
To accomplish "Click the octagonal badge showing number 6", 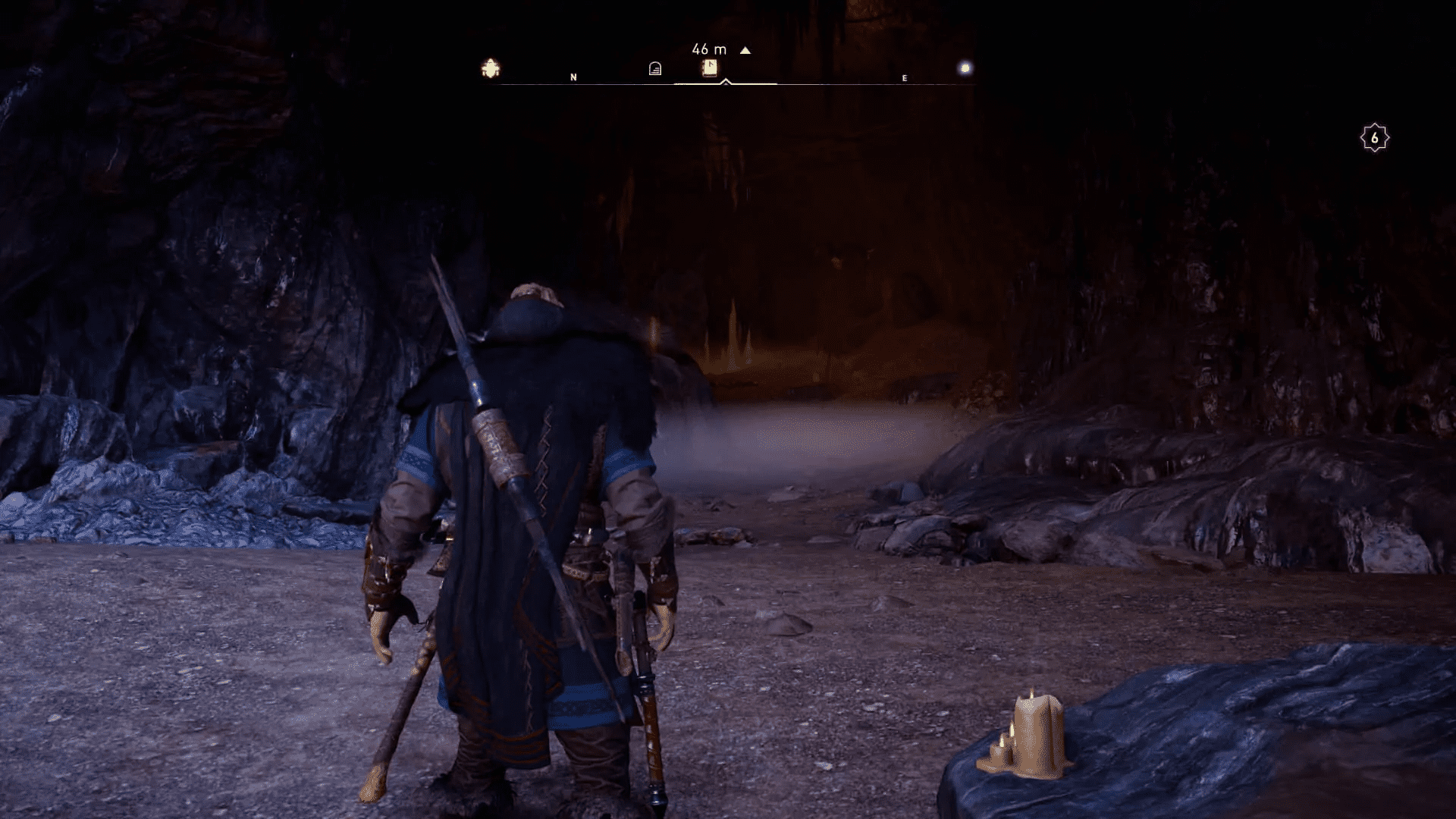I will (1376, 136).
